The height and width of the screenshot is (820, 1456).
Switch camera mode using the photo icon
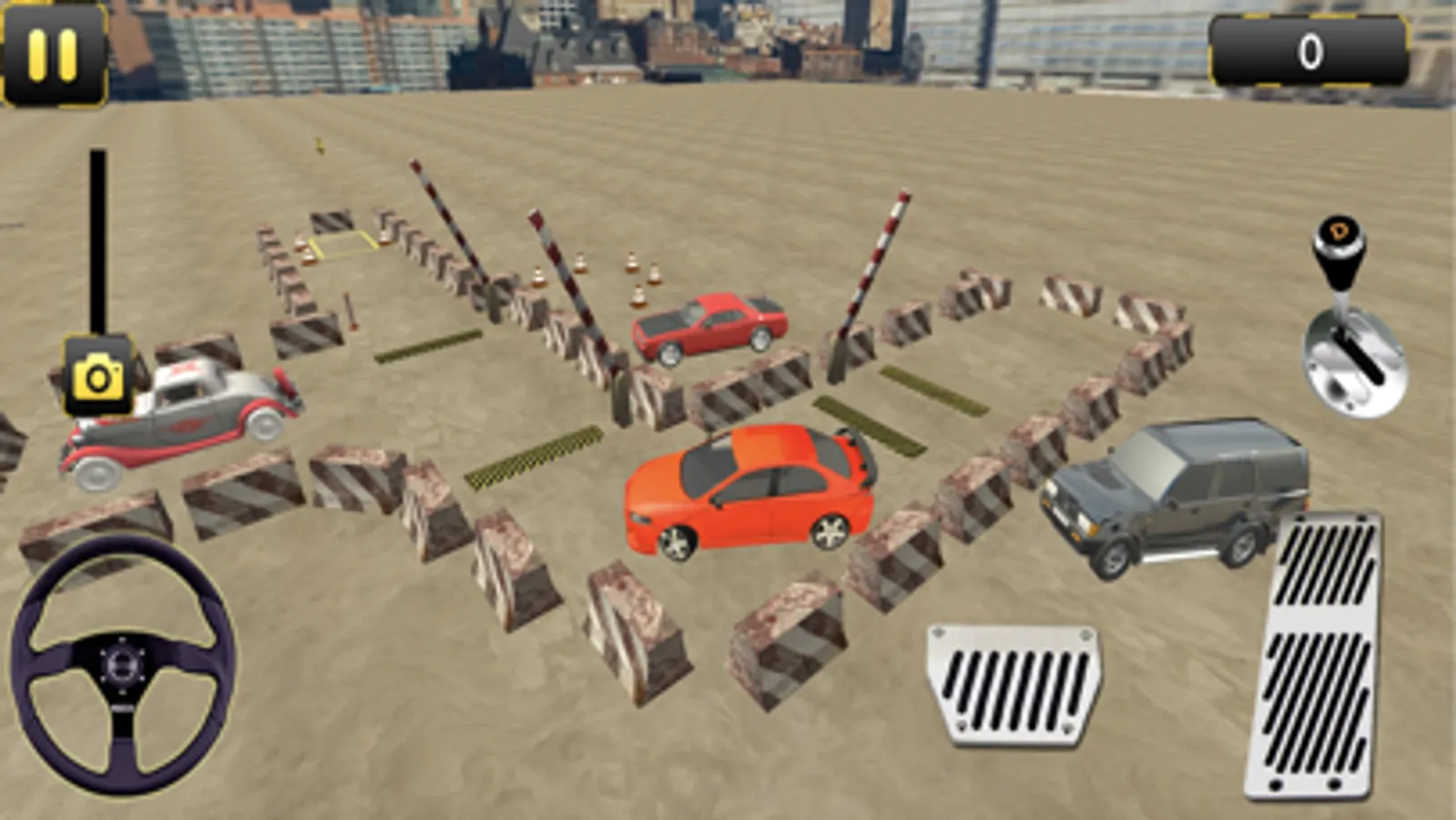pos(97,376)
